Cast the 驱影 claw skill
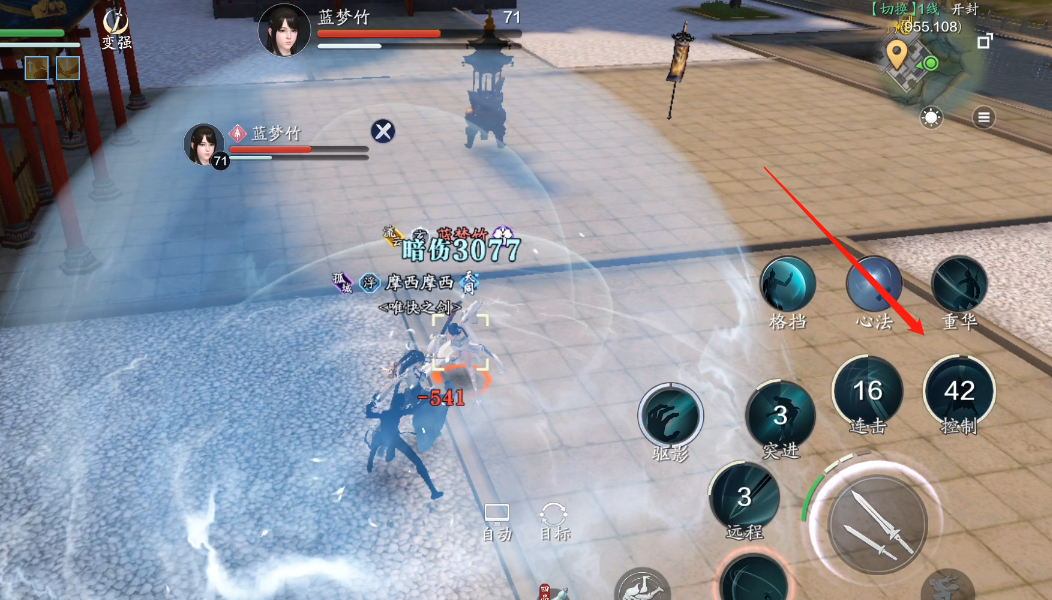1052x600 pixels. [671, 415]
